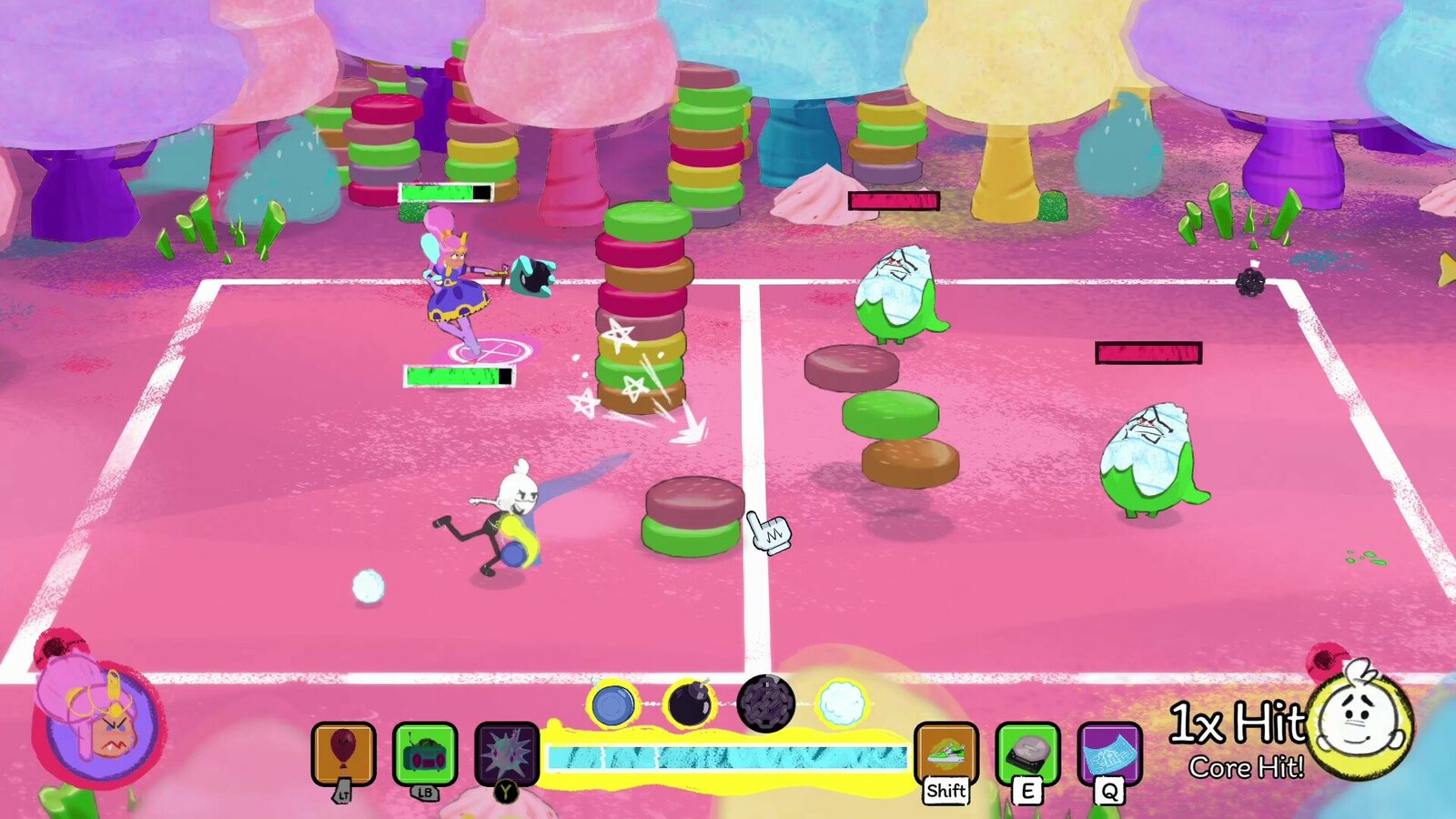Activate the blue blueprint ability

(x=1109, y=753)
